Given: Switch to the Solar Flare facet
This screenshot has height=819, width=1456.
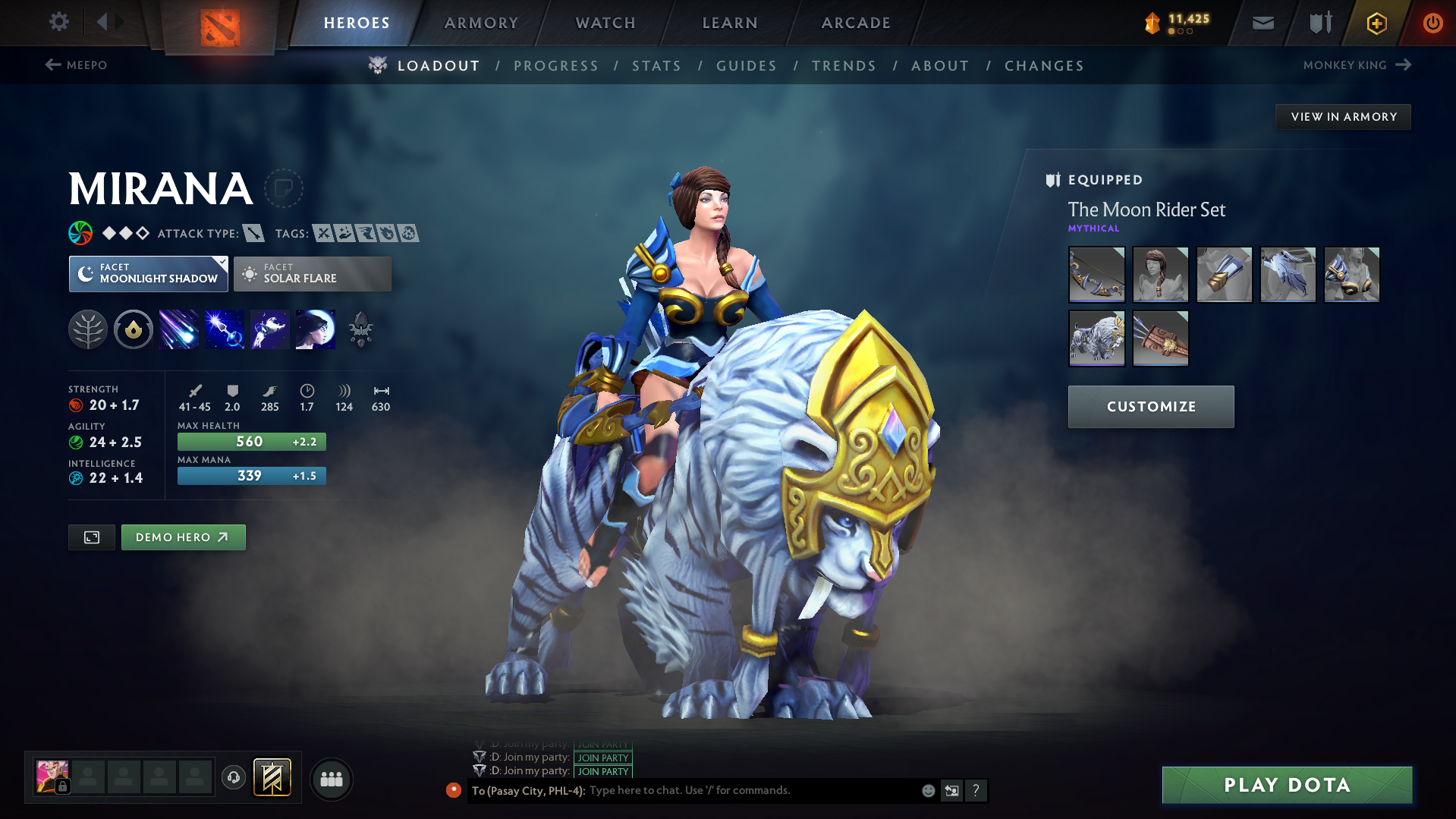Looking at the screenshot, I should [x=312, y=273].
